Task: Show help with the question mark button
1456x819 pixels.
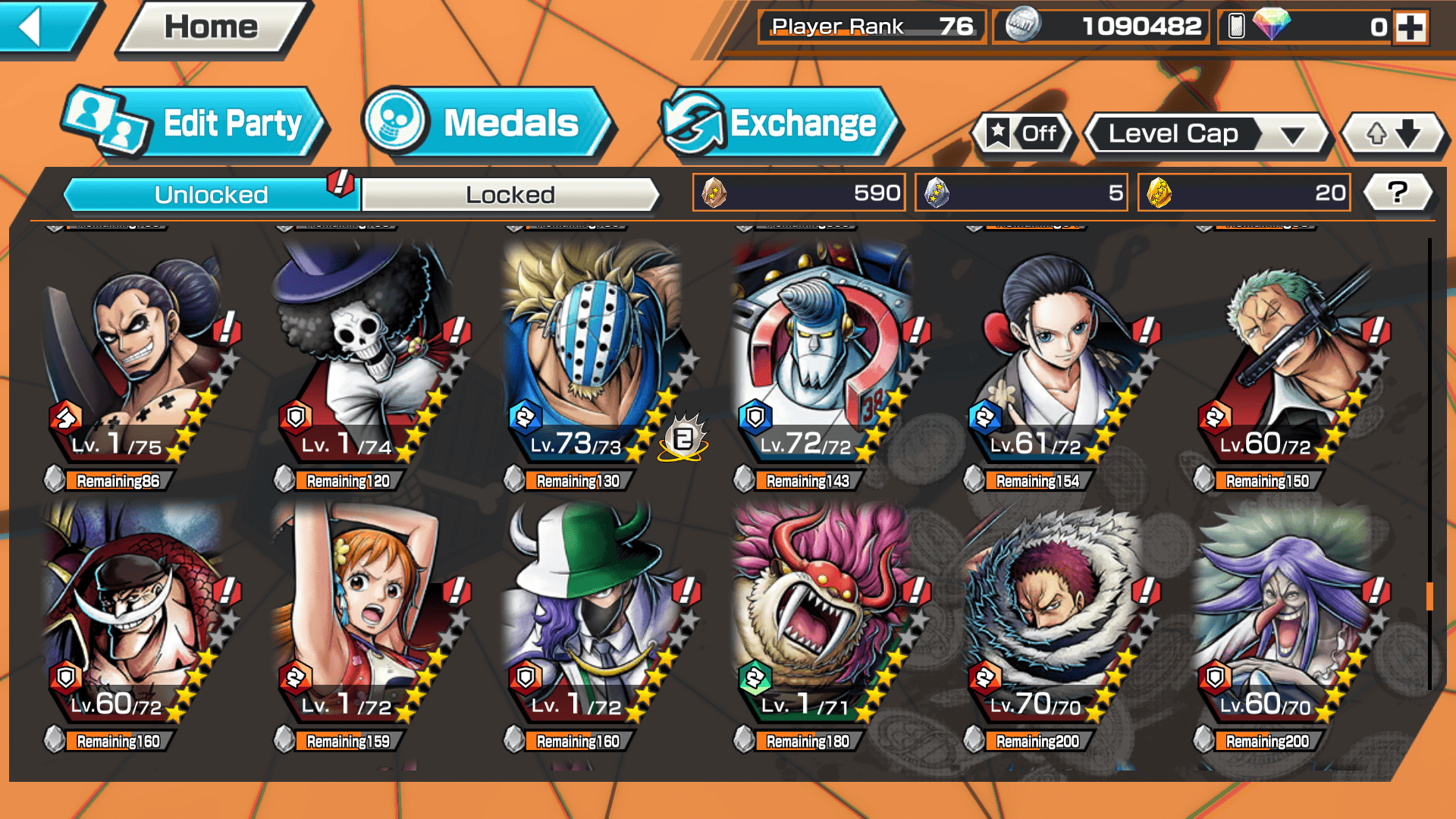Action: (x=1397, y=193)
